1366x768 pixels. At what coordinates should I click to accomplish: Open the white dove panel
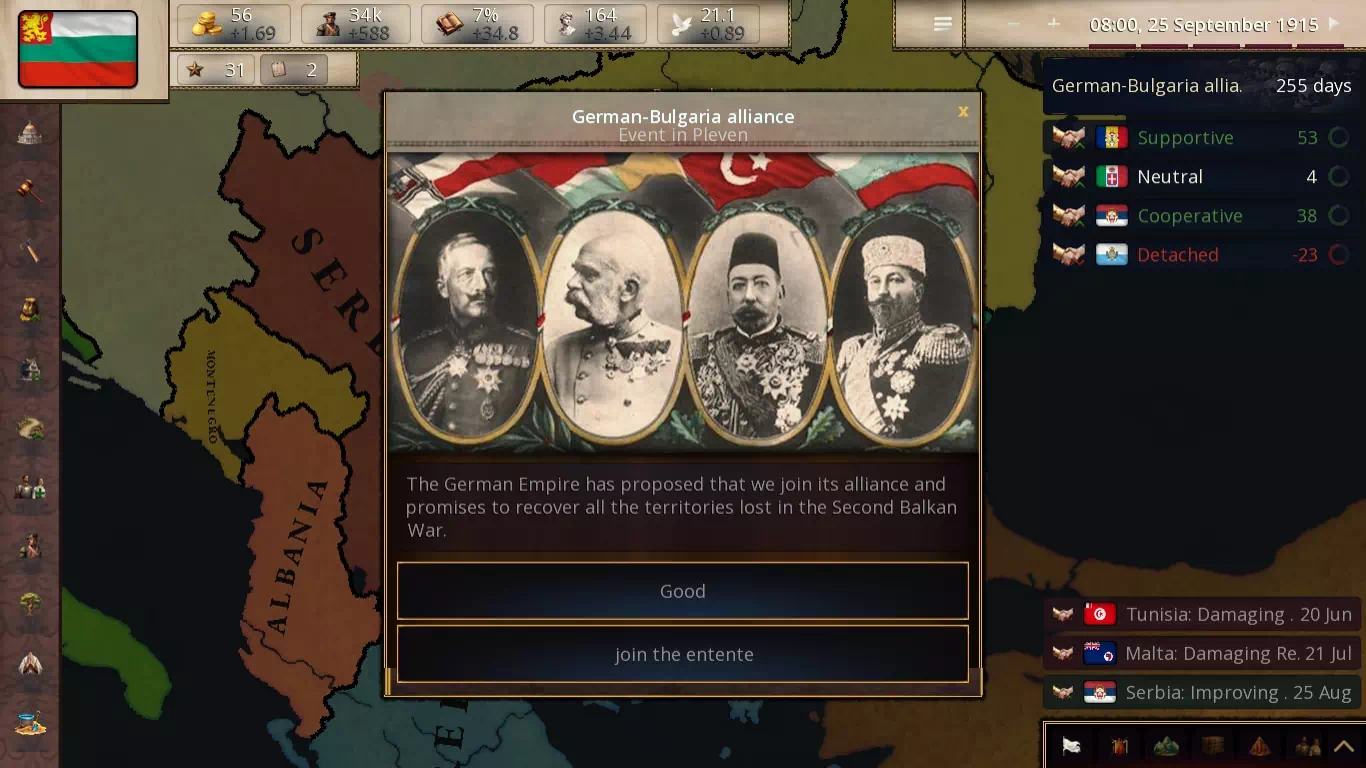(x=708, y=24)
